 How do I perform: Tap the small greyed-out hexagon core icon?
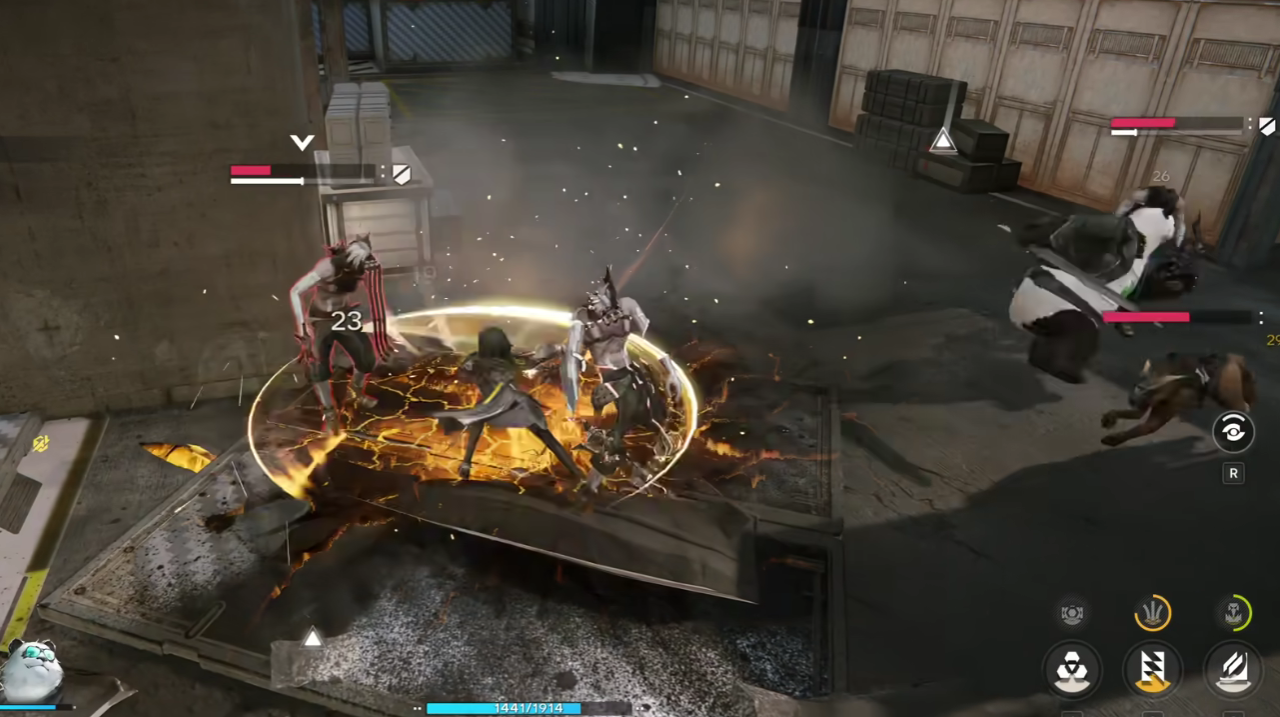(1072, 612)
